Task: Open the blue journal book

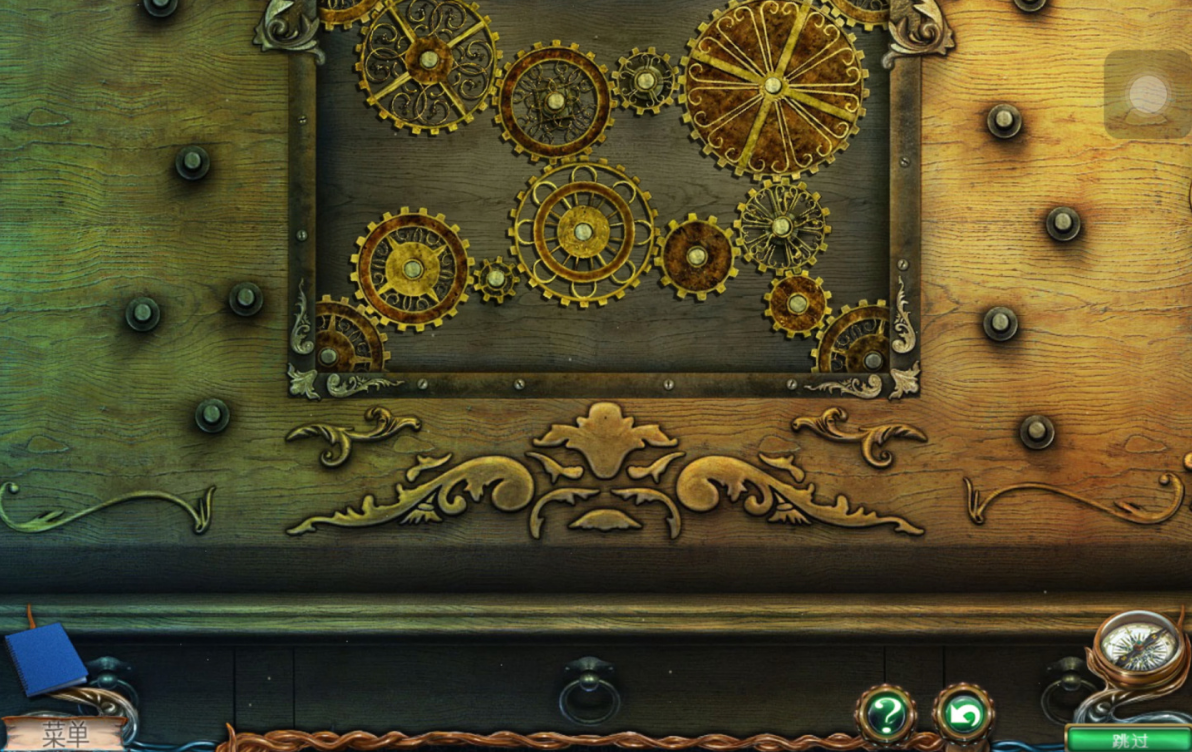Action: coord(45,658)
